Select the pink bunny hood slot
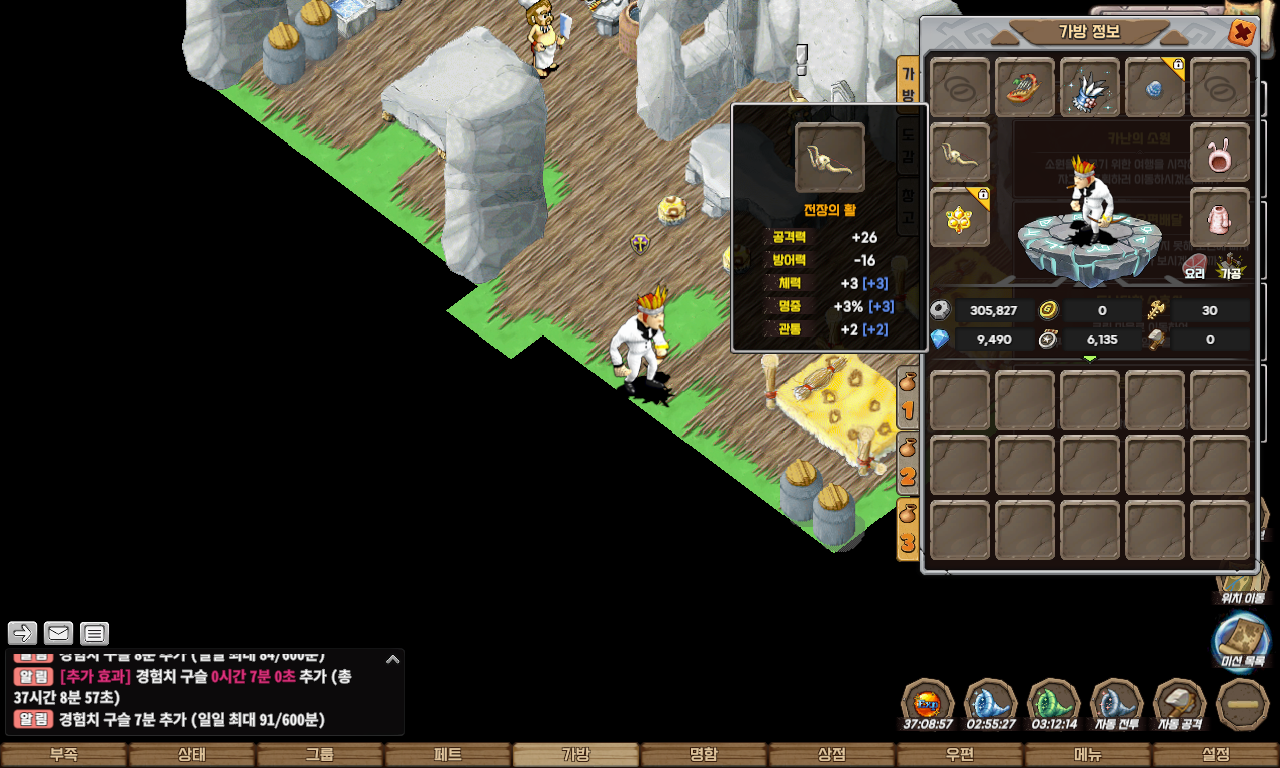The width and height of the screenshot is (1280, 768). 1220,153
